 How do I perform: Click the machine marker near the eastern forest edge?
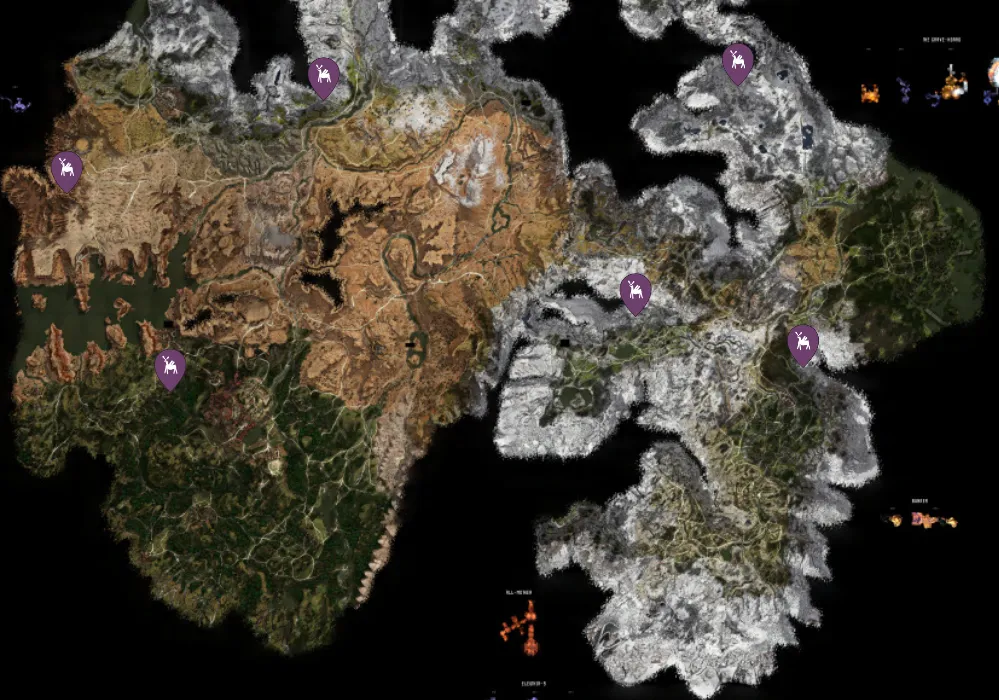click(802, 344)
